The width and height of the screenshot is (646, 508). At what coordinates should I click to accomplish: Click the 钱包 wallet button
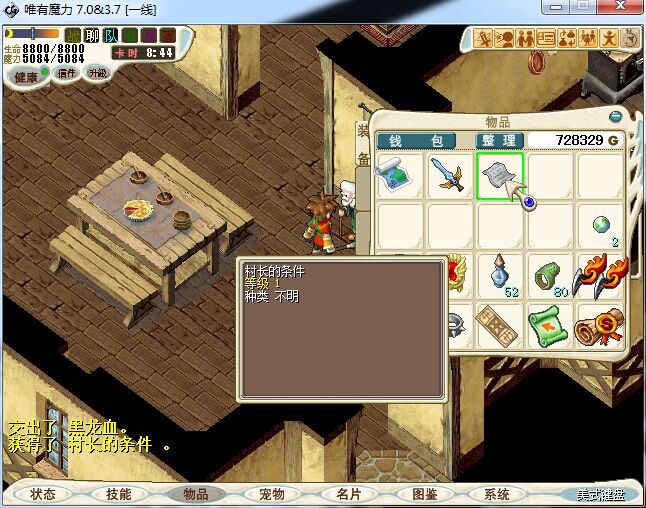(x=415, y=140)
